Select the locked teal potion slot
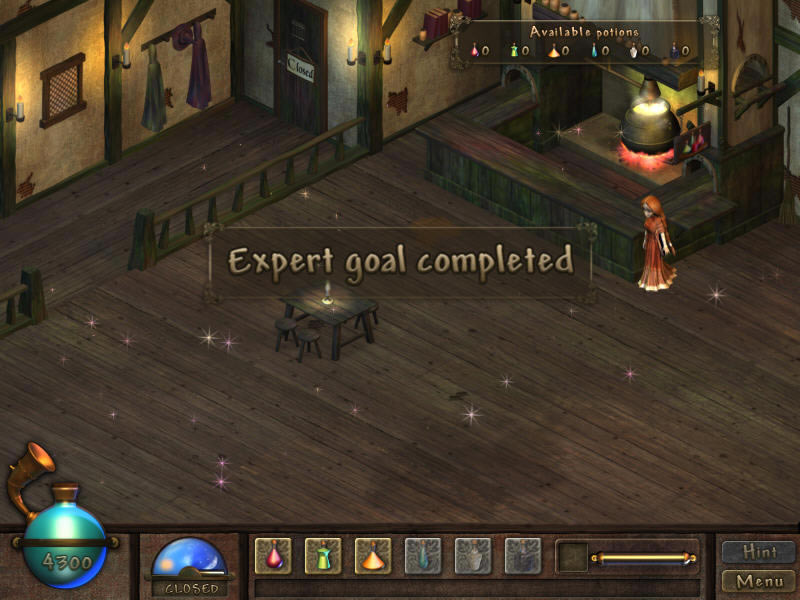 (x=423, y=556)
